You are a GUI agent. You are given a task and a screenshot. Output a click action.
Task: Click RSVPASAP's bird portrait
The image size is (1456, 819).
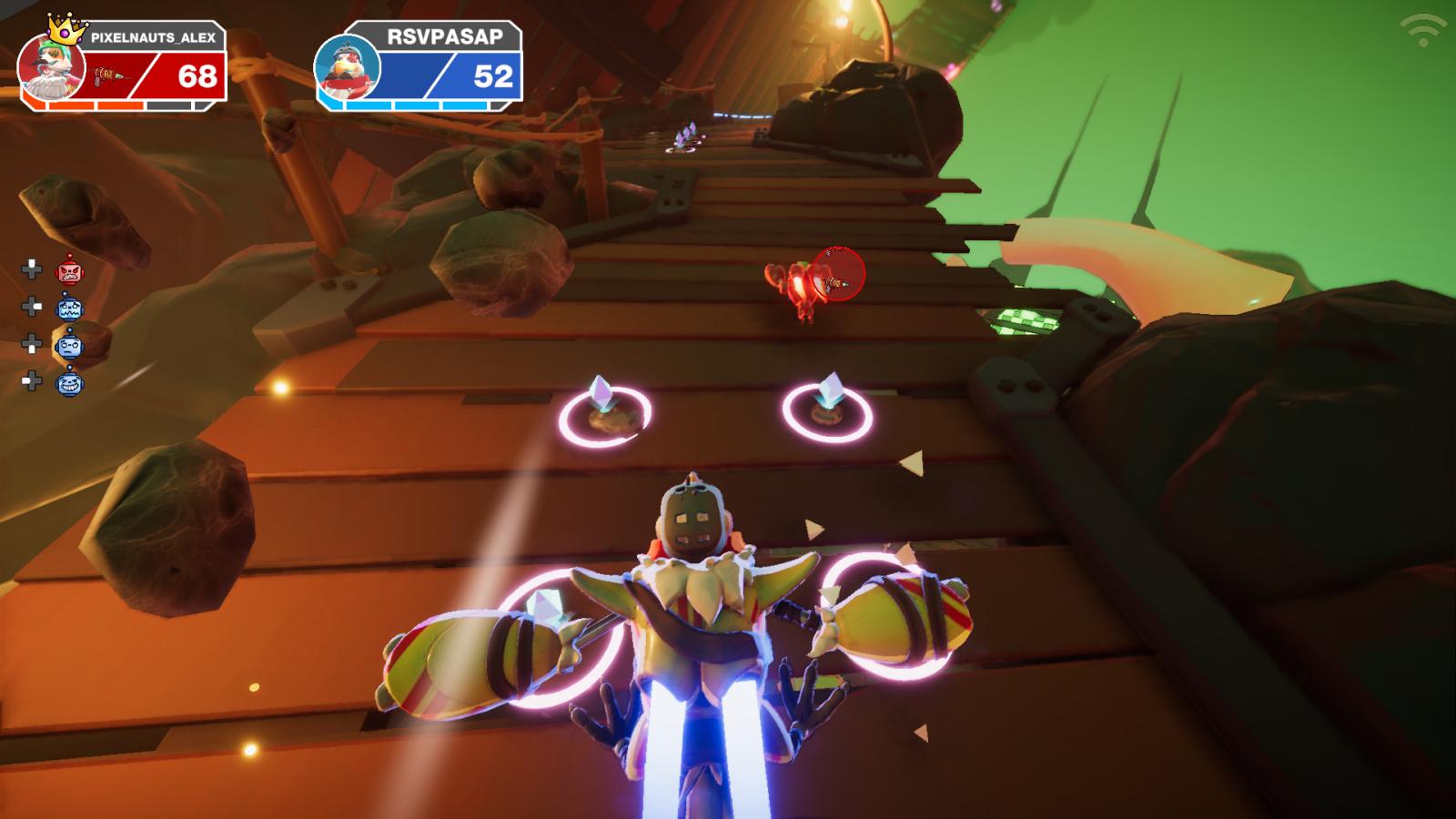tap(348, 71)
